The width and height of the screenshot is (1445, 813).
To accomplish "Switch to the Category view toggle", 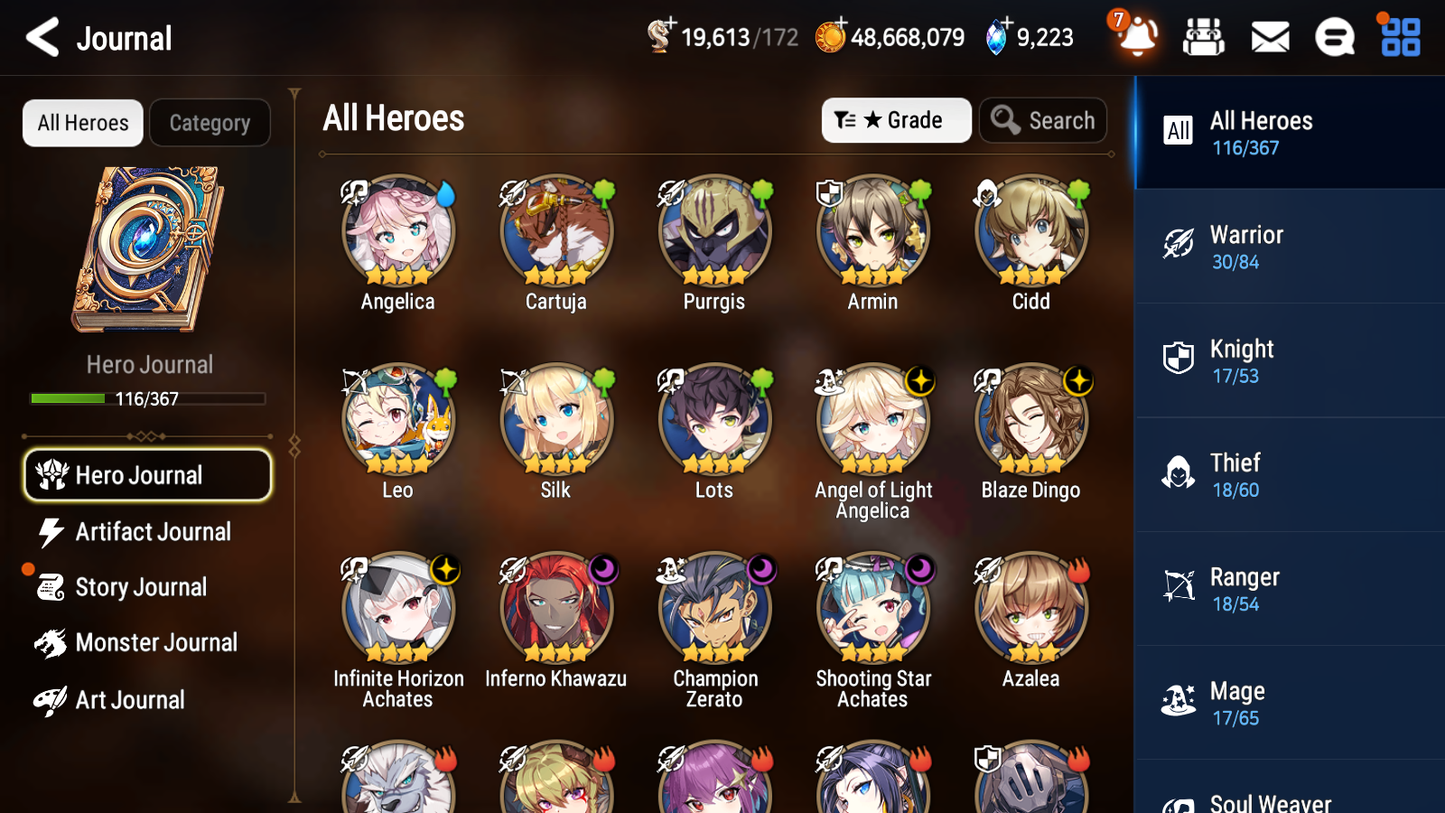I will [209, 122].
